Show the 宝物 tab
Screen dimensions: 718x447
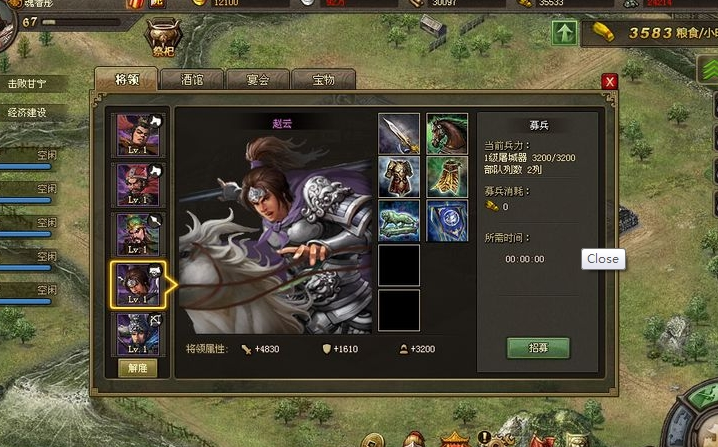(323, 80)
